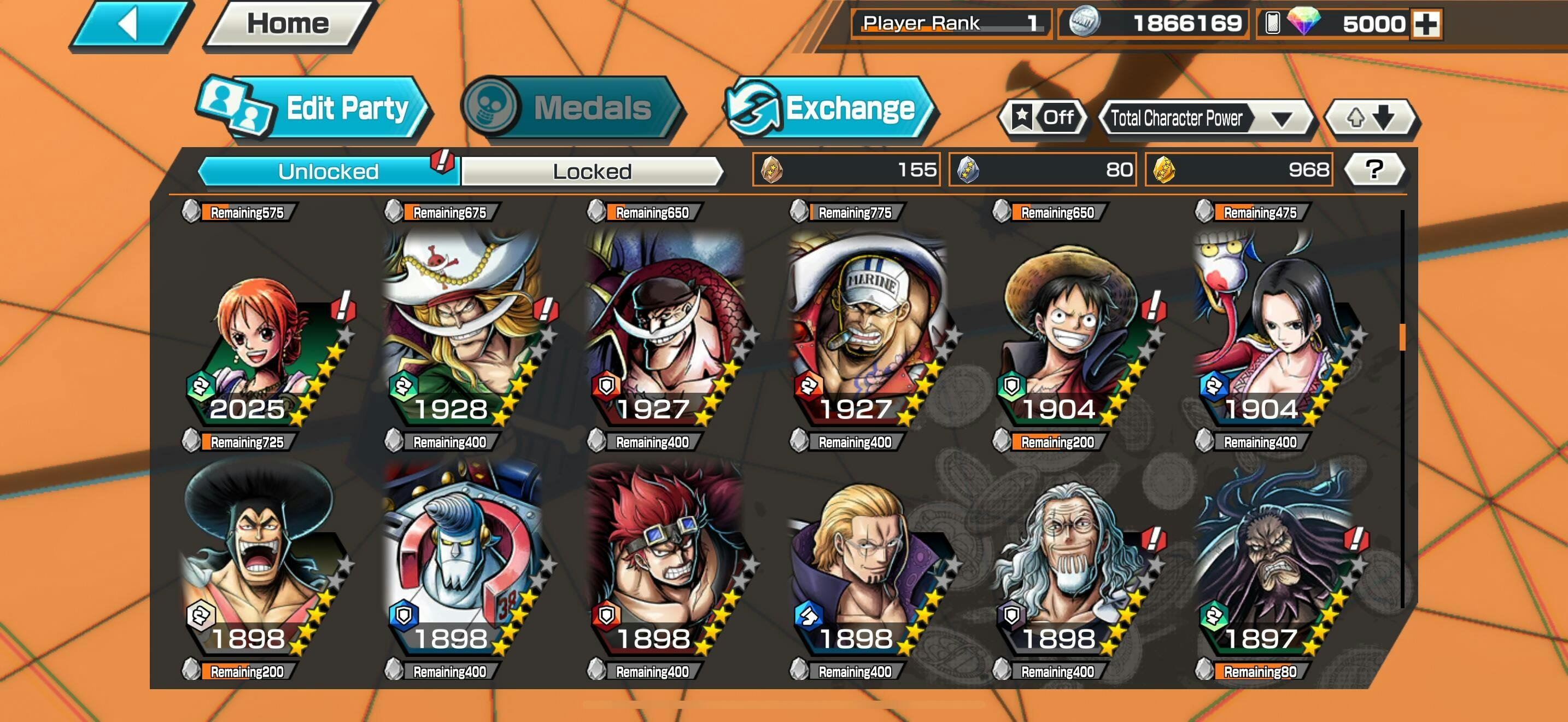Screen dimensions: 1568x722
Task: Flip the sort order arrows
Action: point(1371,117)
